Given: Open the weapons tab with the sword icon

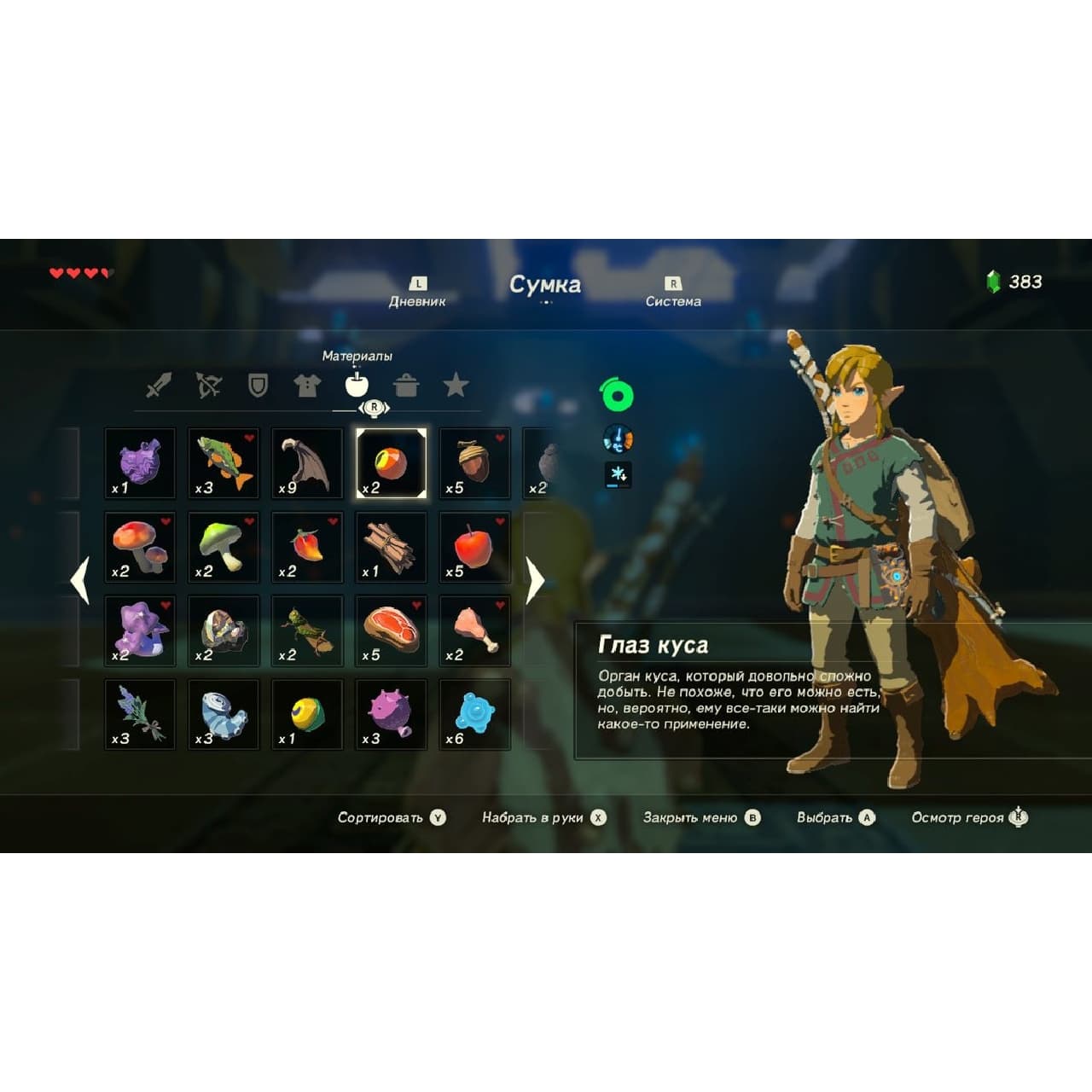Looking at the screenshot, I should tap(160, 386).
